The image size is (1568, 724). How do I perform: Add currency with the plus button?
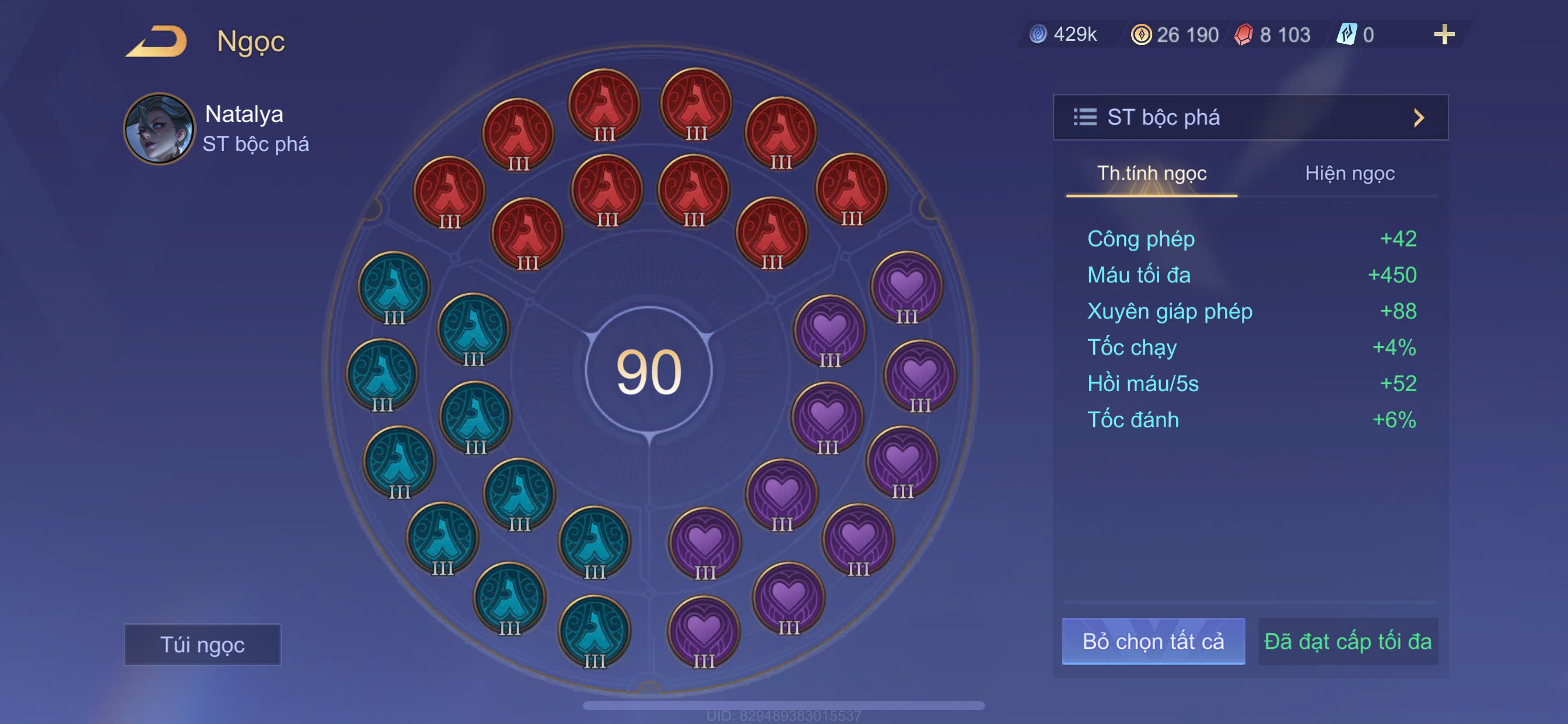point(1444,34)
